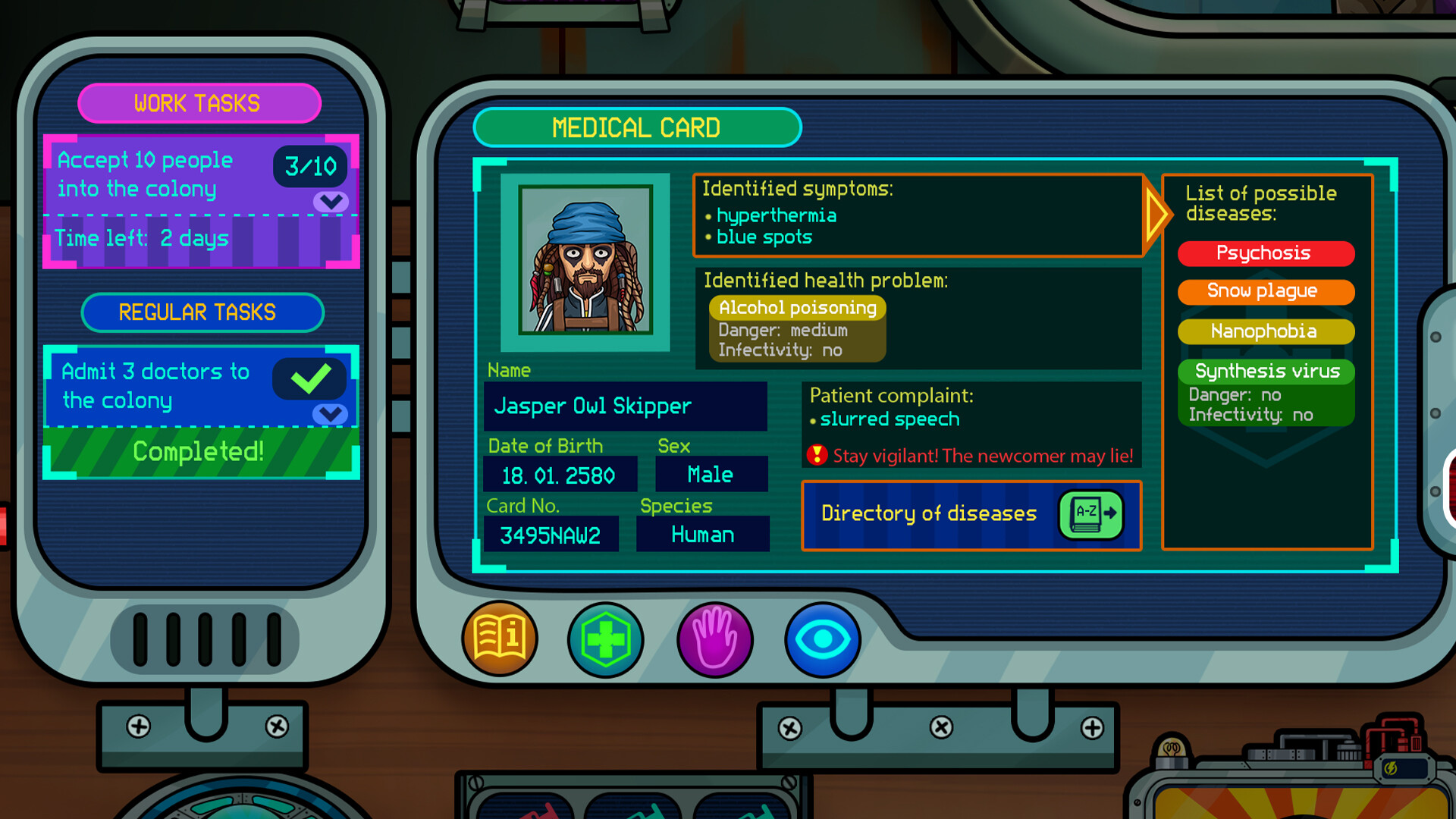
Task: Switch to the Regular Tasks section
Action: coord(202,312)
